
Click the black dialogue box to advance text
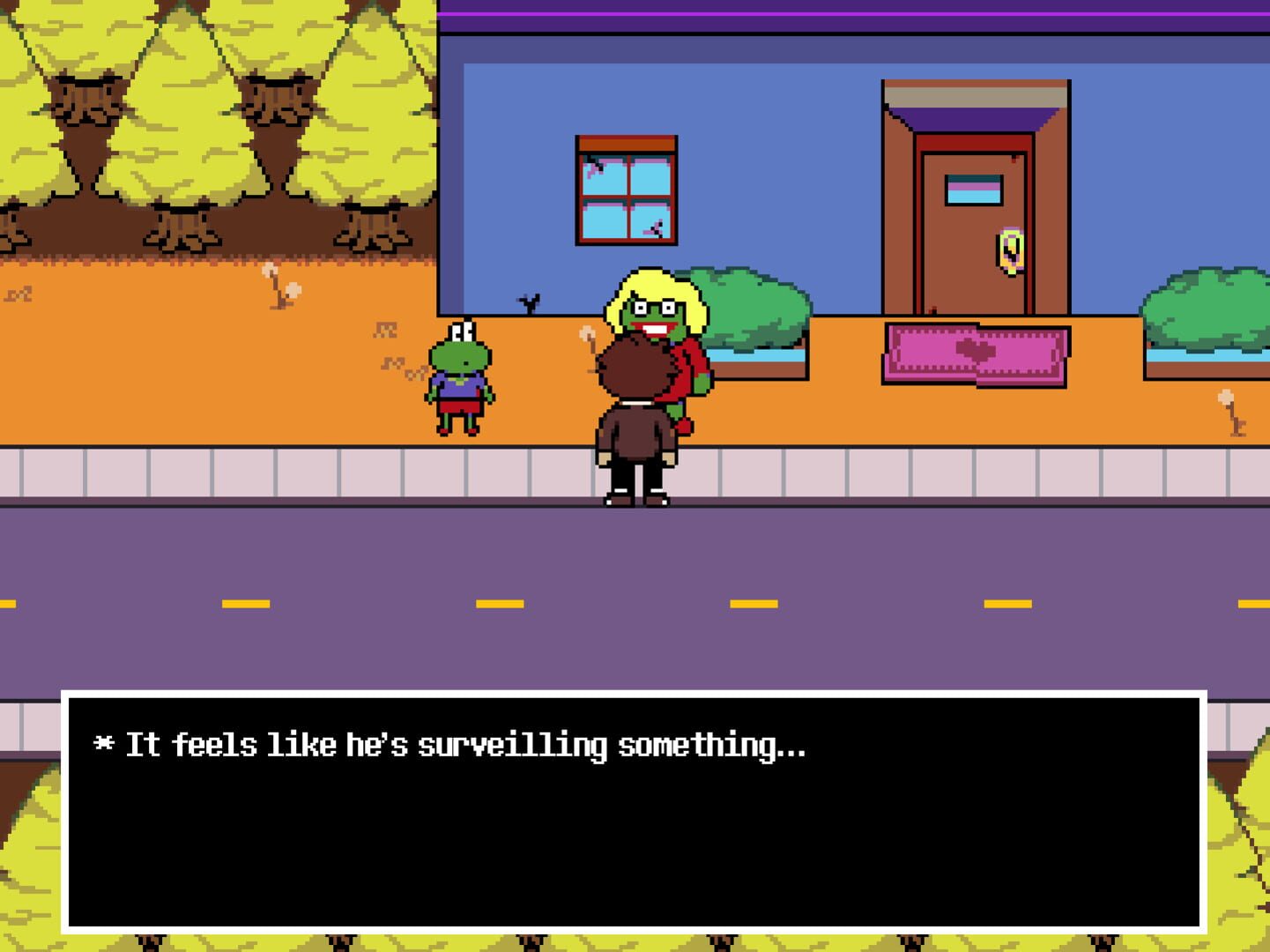(635, 837)
